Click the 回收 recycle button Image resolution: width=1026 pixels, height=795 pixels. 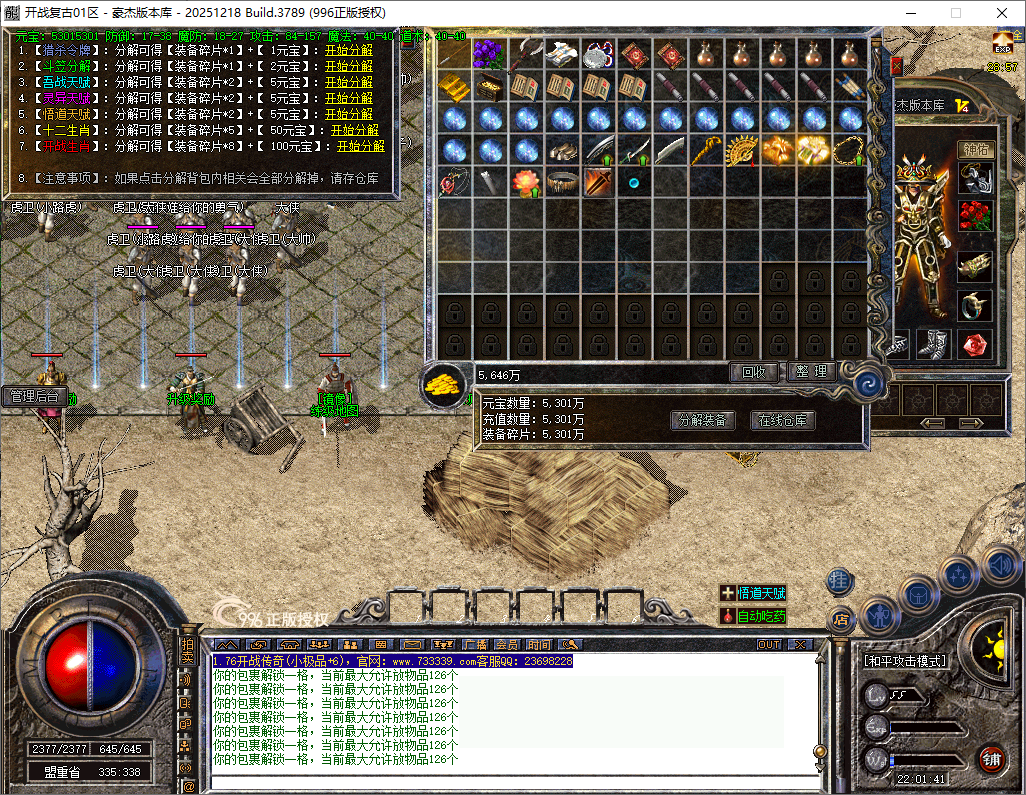coord(753,372)
